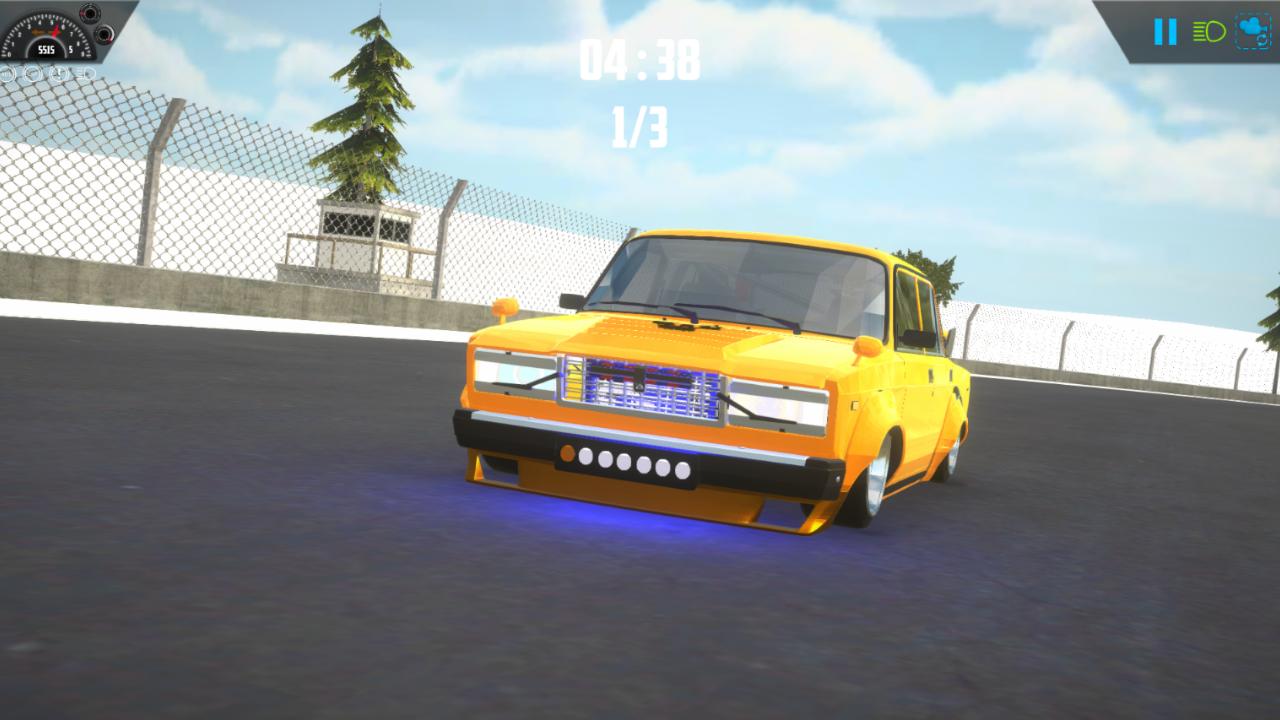Click the RPM needle on the tachometer
This screenshot has width=1280, height=720.
(x=54, y=30)
